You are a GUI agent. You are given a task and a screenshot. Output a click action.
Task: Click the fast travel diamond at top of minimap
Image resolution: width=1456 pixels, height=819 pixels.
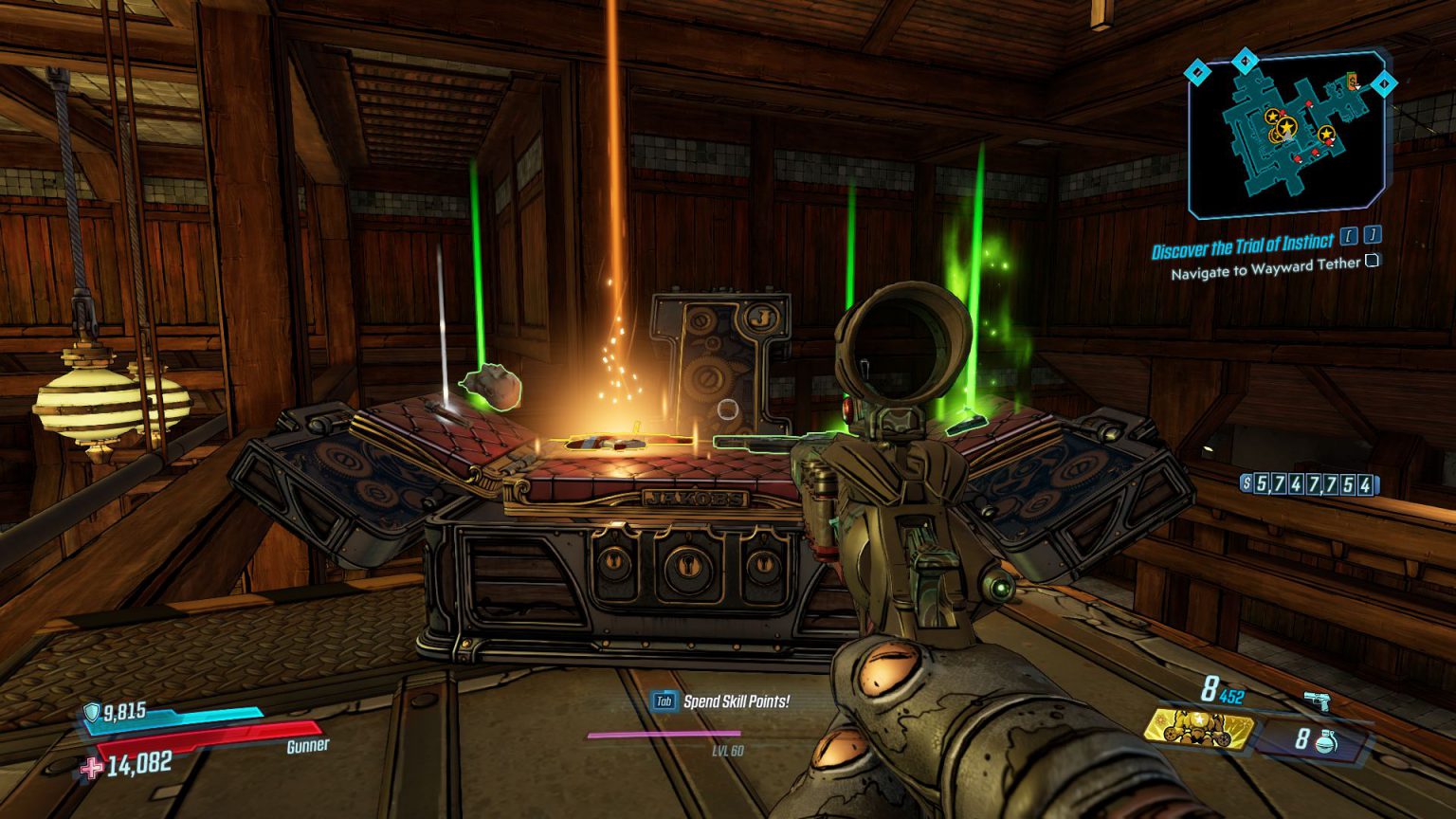coord(1245,61)
